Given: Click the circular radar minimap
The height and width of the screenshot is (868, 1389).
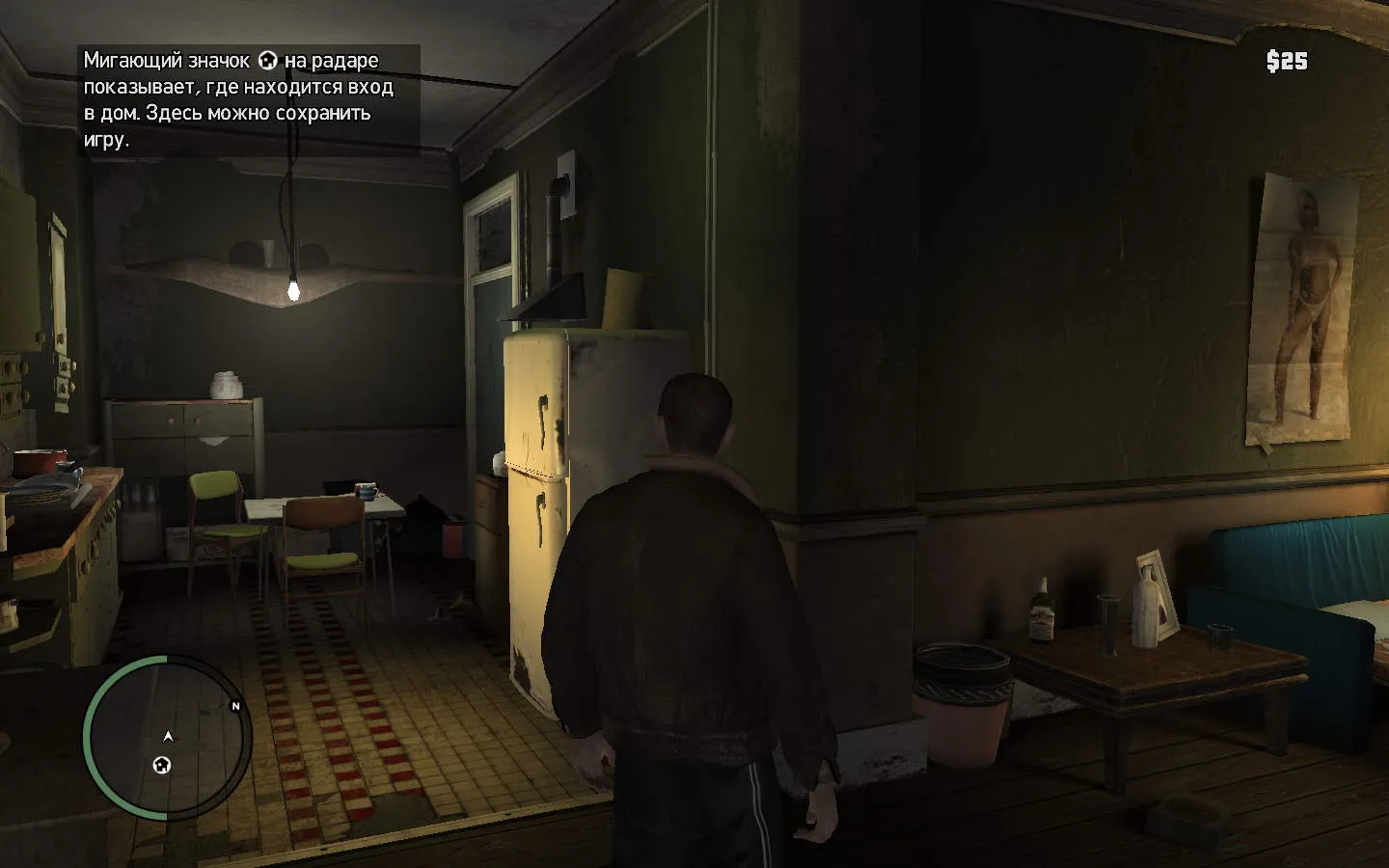Looking at the screenshot, I should pyautogui.click(x=167, y=738).
